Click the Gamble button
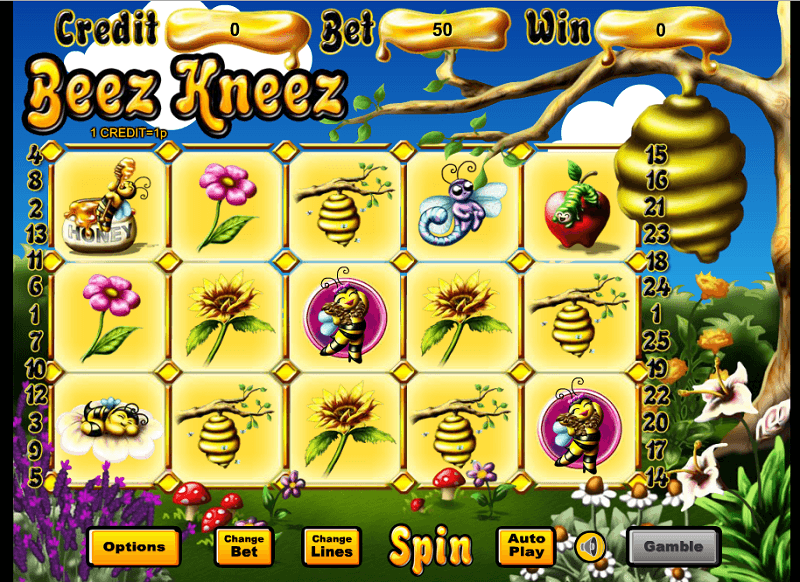Viewport: 800px width, 582px height. click(673, 547)
